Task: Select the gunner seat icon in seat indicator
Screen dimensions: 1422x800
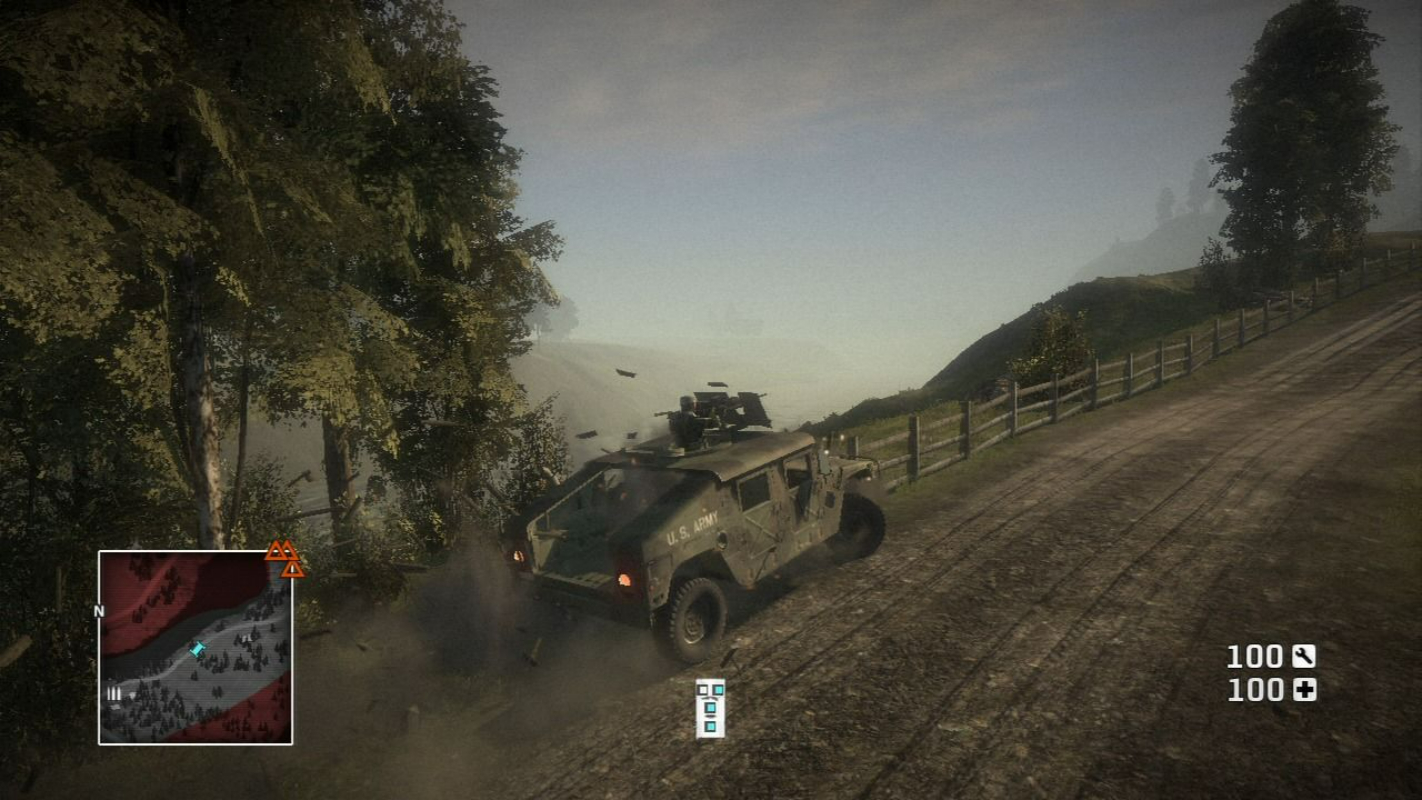Action: [x=718, y=690]
